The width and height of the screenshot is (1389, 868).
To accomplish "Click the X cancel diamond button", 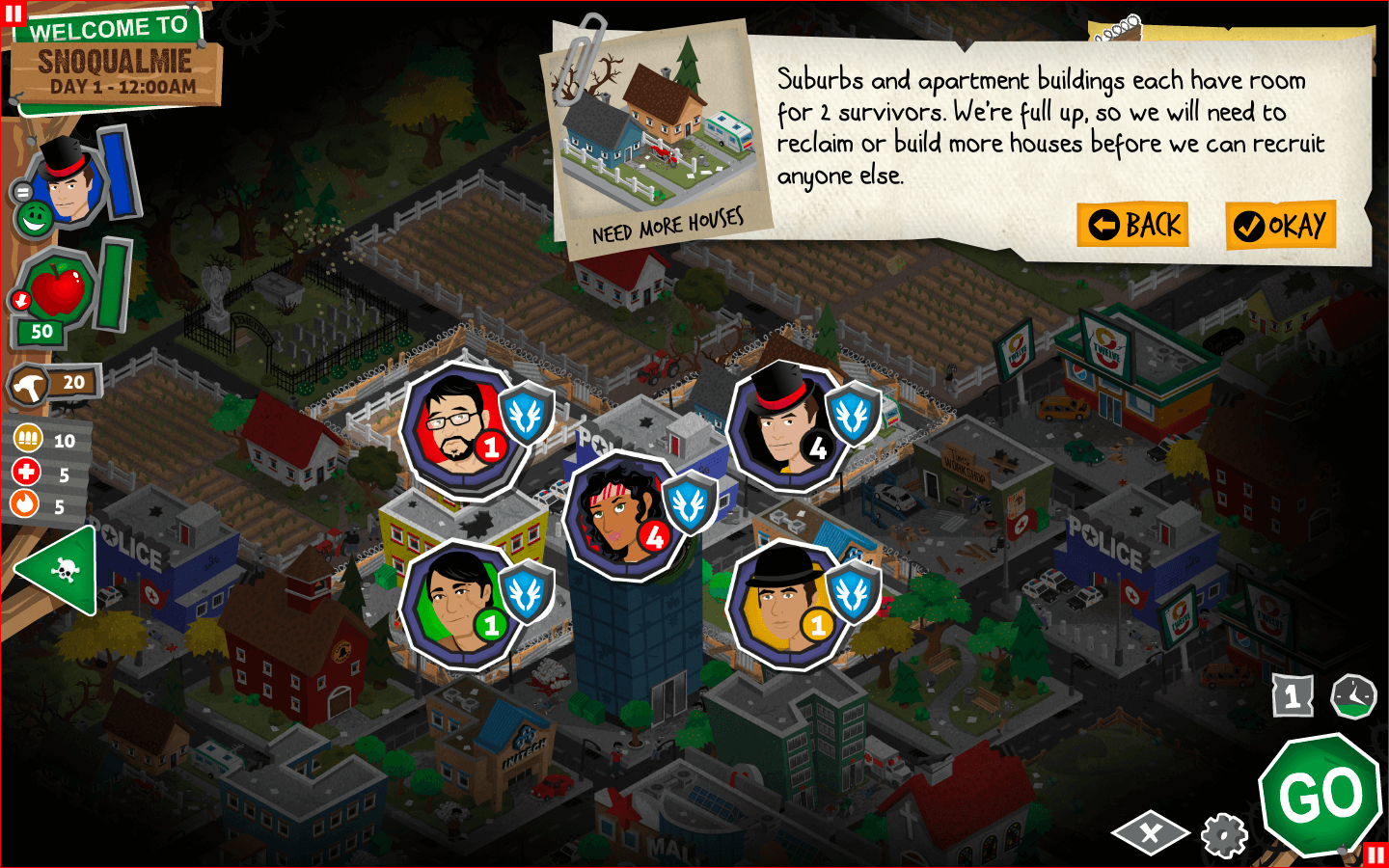I will coord(1150,833).
